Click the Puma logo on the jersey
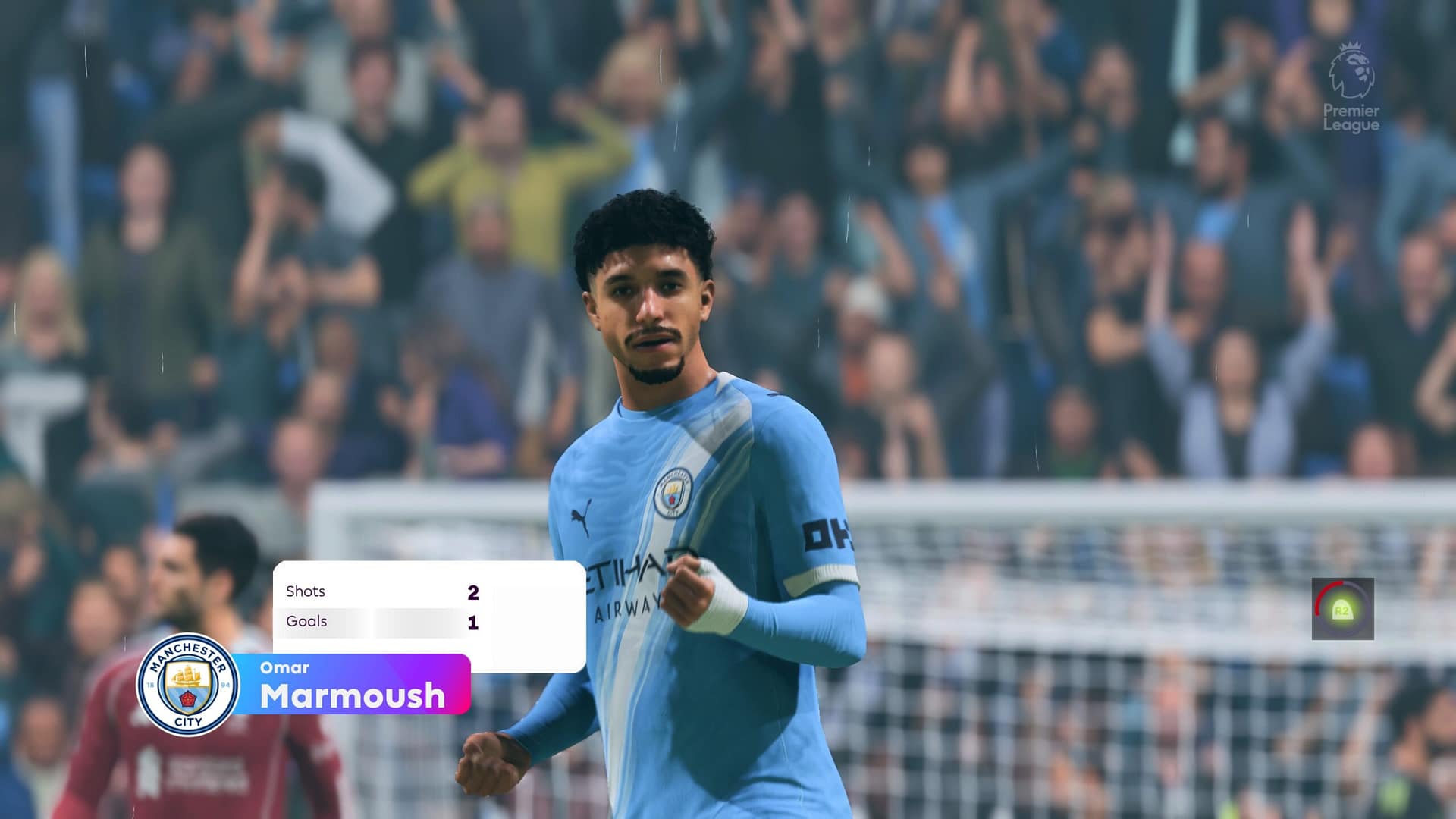This screenshot has height=819, width=1456. click(581, 516)
